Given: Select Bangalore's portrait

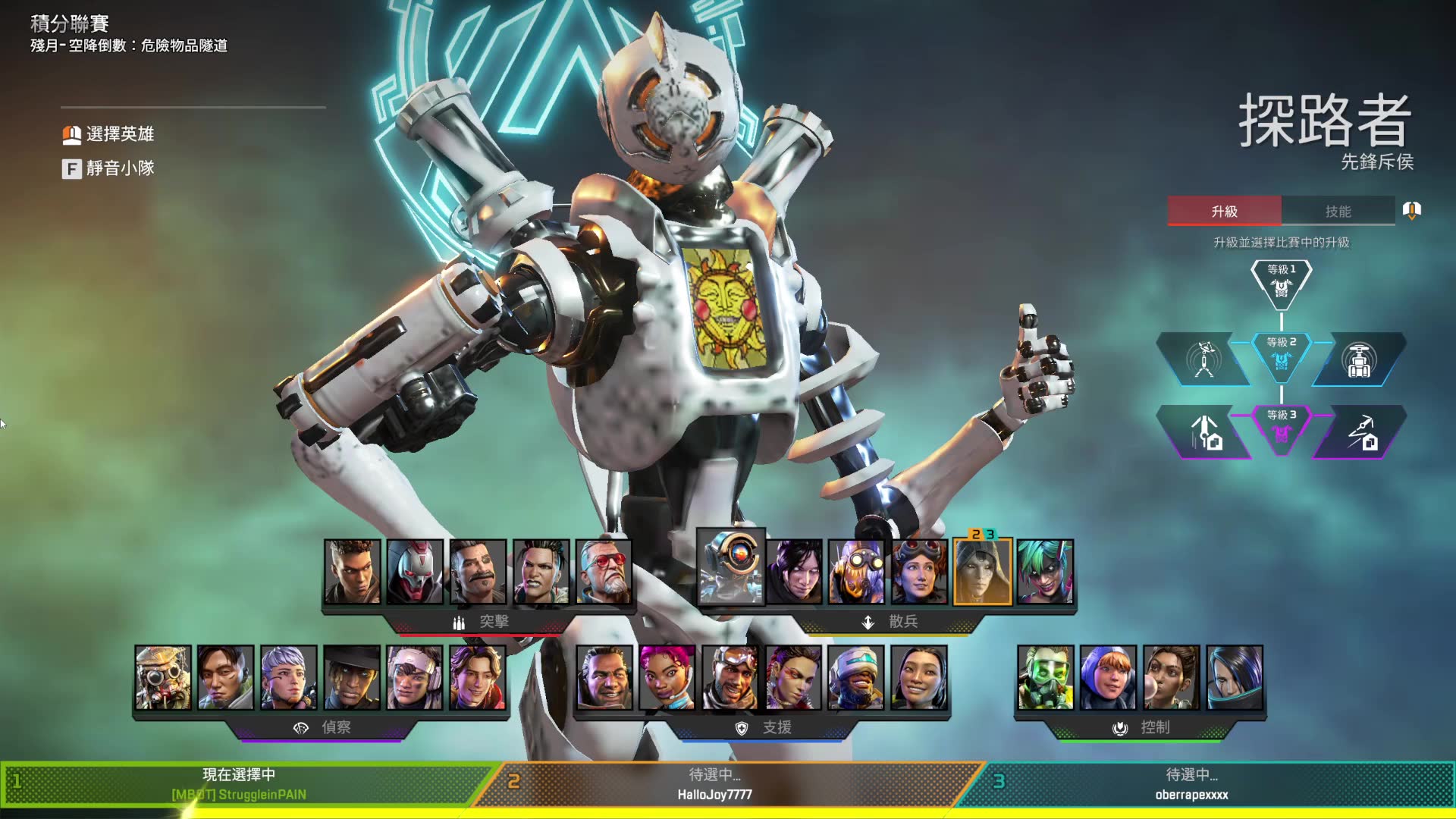Looking at the screenshot, I should point(353,572).
